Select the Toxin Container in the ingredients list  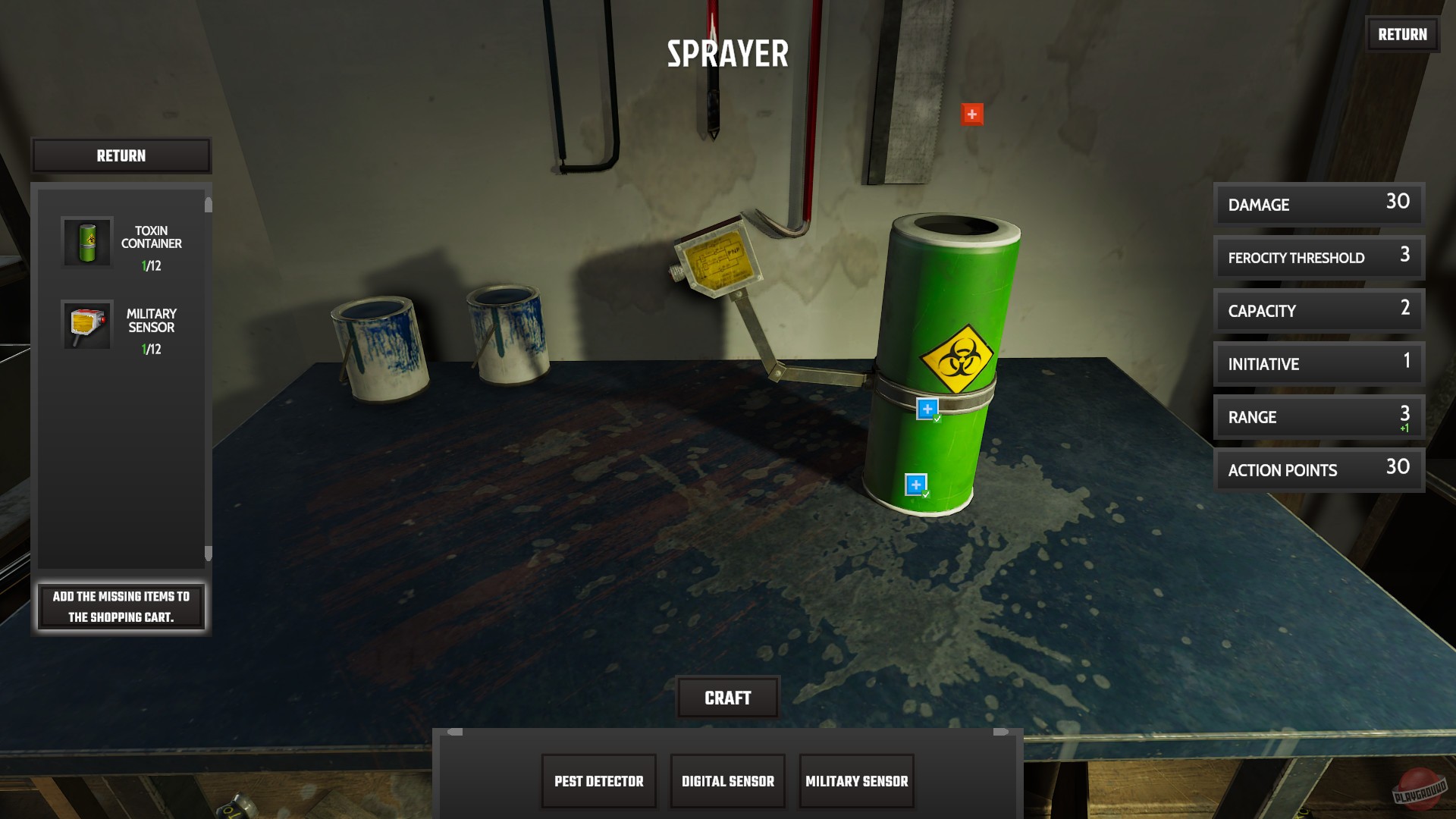point(86,244)
